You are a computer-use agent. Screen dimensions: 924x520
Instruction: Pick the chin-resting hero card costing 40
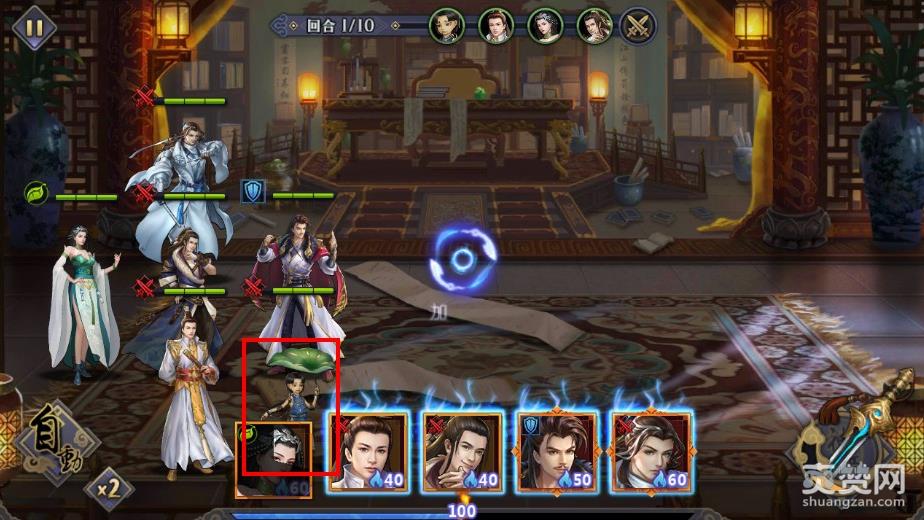point(461,452)
